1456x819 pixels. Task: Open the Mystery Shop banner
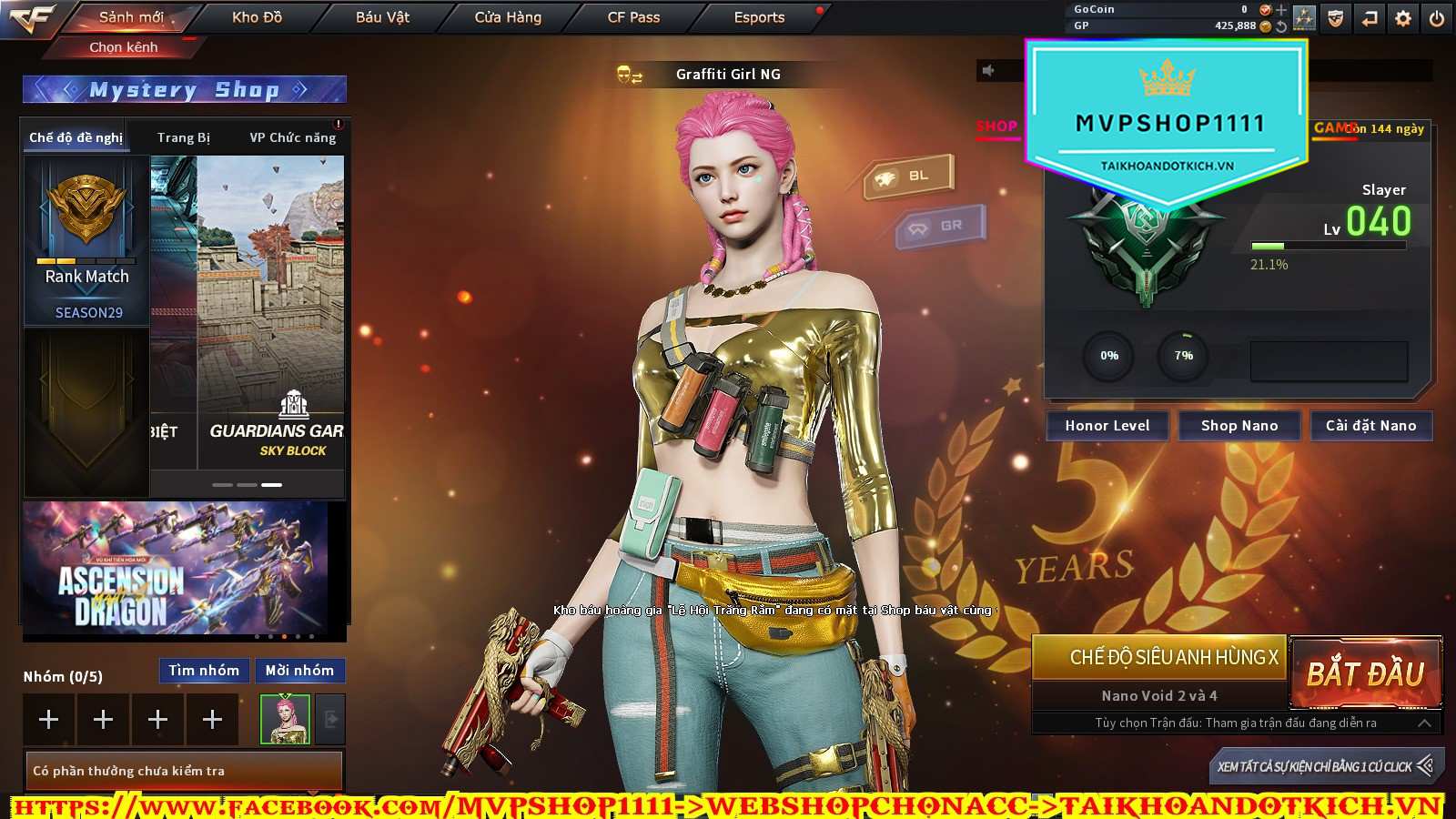tap(184, 89)
